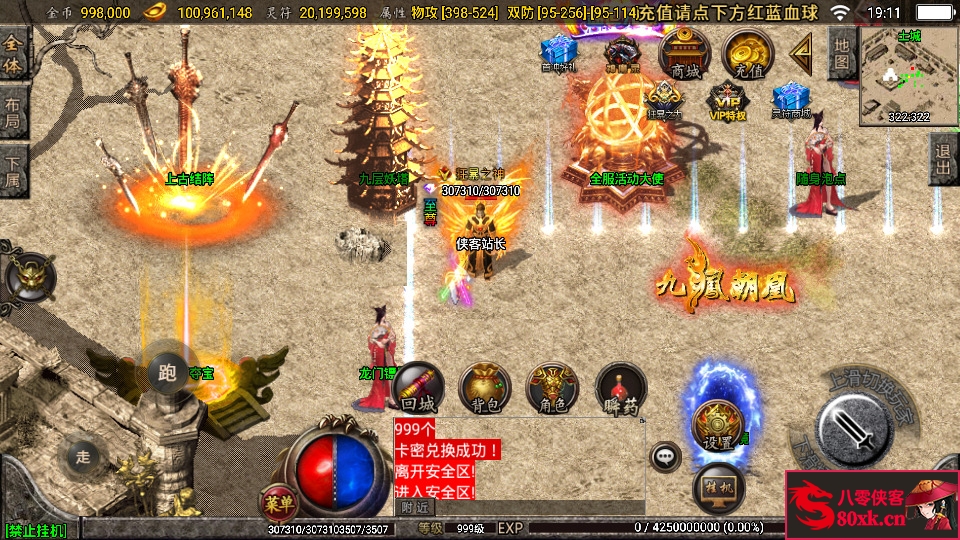
Task: Open the 背包 bag
Action: coord(484,388)
